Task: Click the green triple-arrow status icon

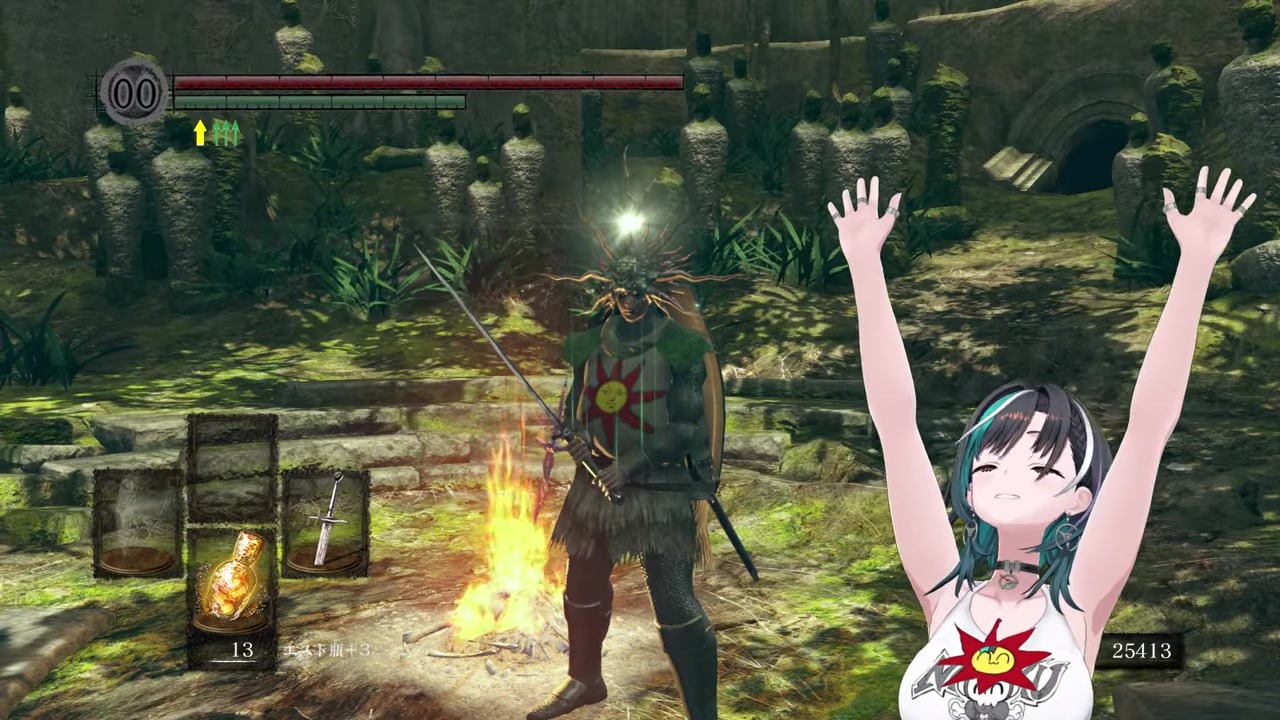Action: pos(227,133)
